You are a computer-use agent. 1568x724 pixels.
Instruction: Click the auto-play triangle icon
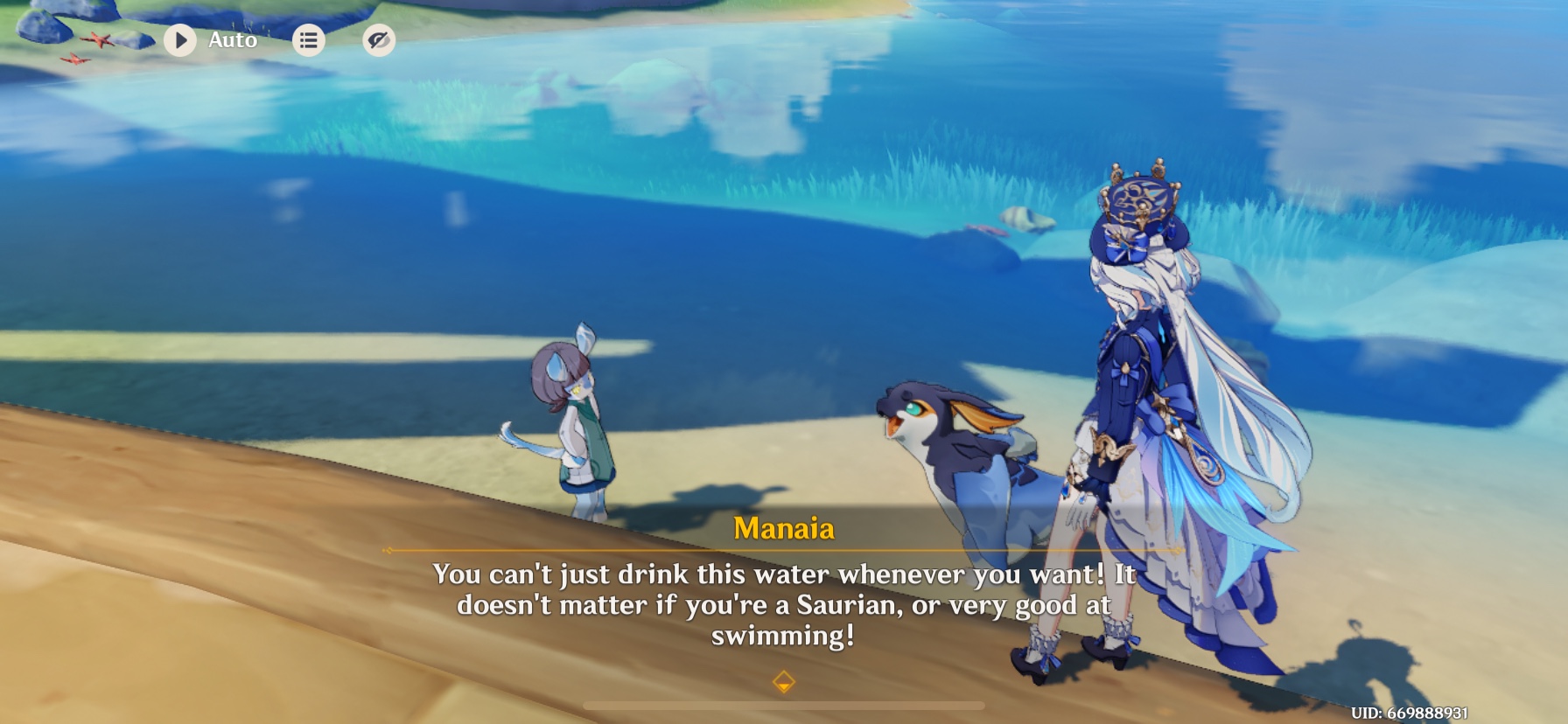point(181,39)
